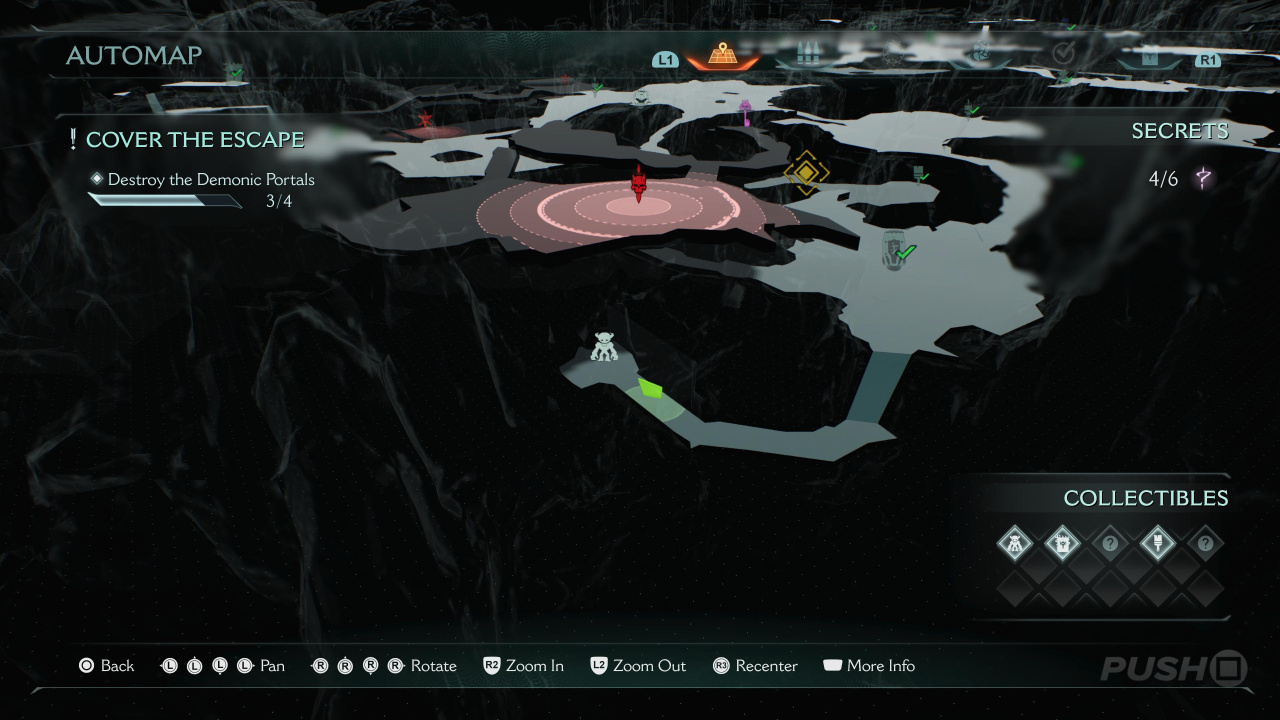Choose the Zoom Out control

(x=638, y=666)
